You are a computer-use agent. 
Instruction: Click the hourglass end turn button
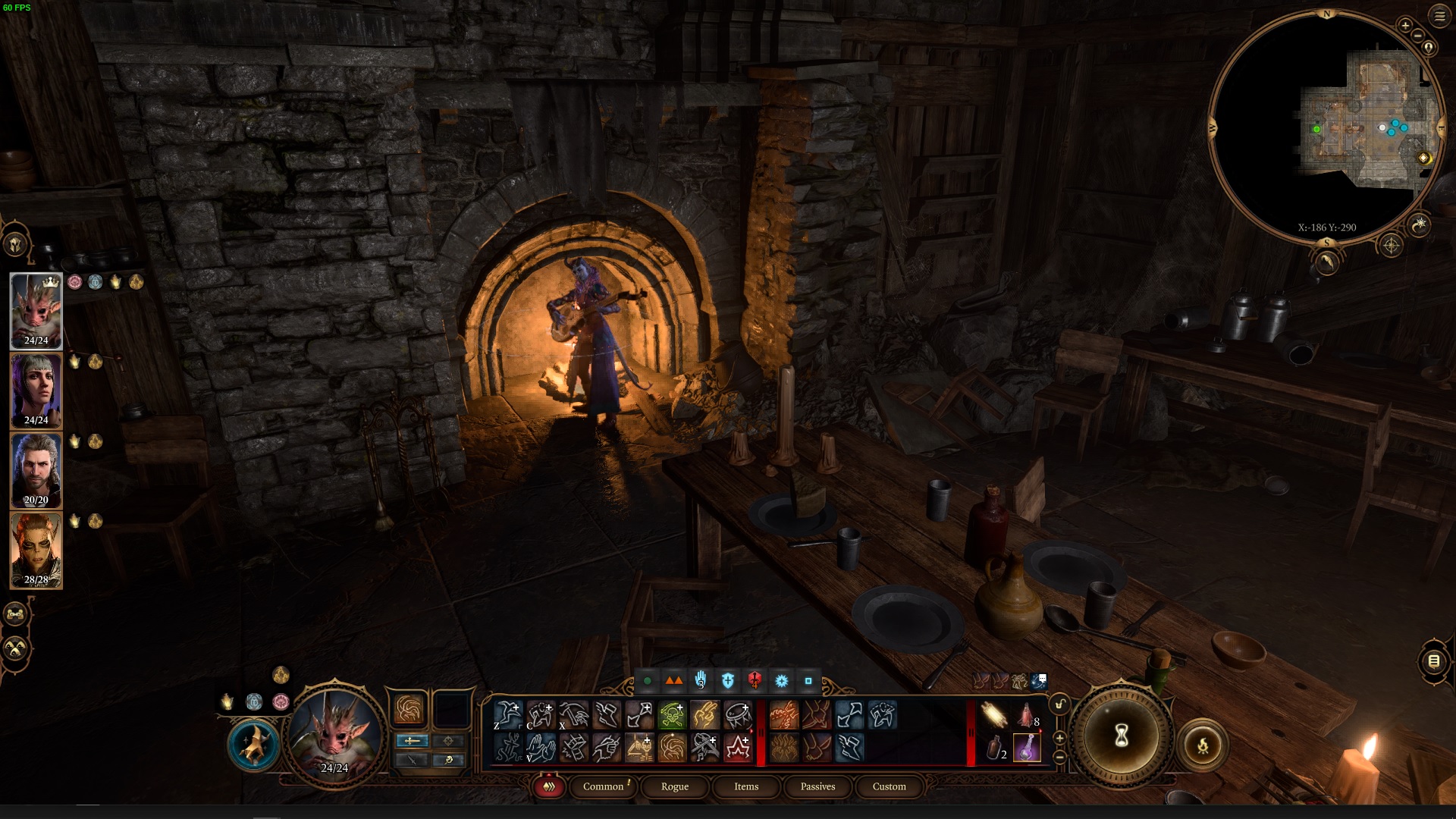click(x=1122, y=735)
